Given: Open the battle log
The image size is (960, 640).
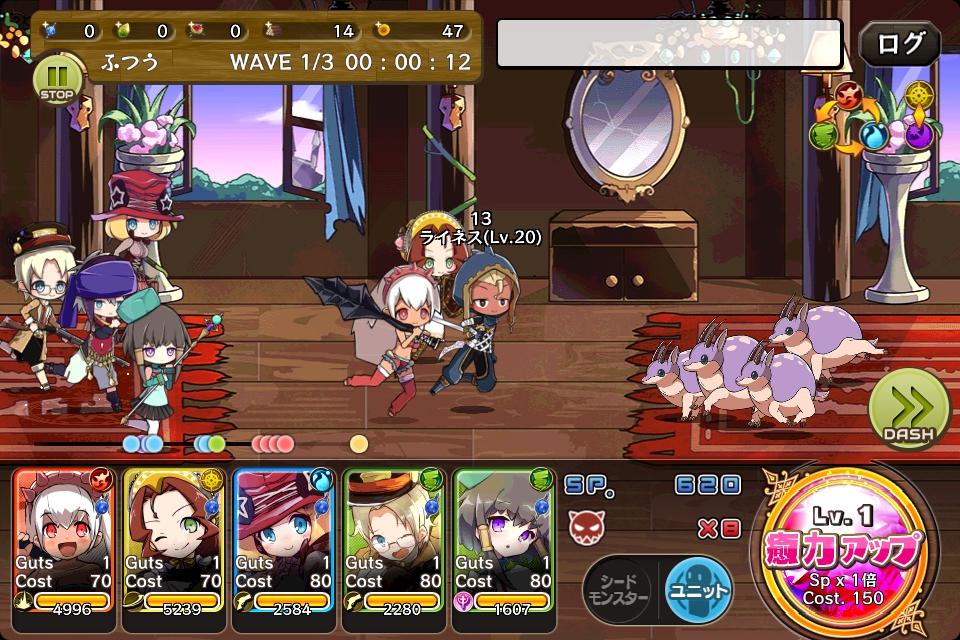Looking at the screenshot, I should tap(899, 45).
